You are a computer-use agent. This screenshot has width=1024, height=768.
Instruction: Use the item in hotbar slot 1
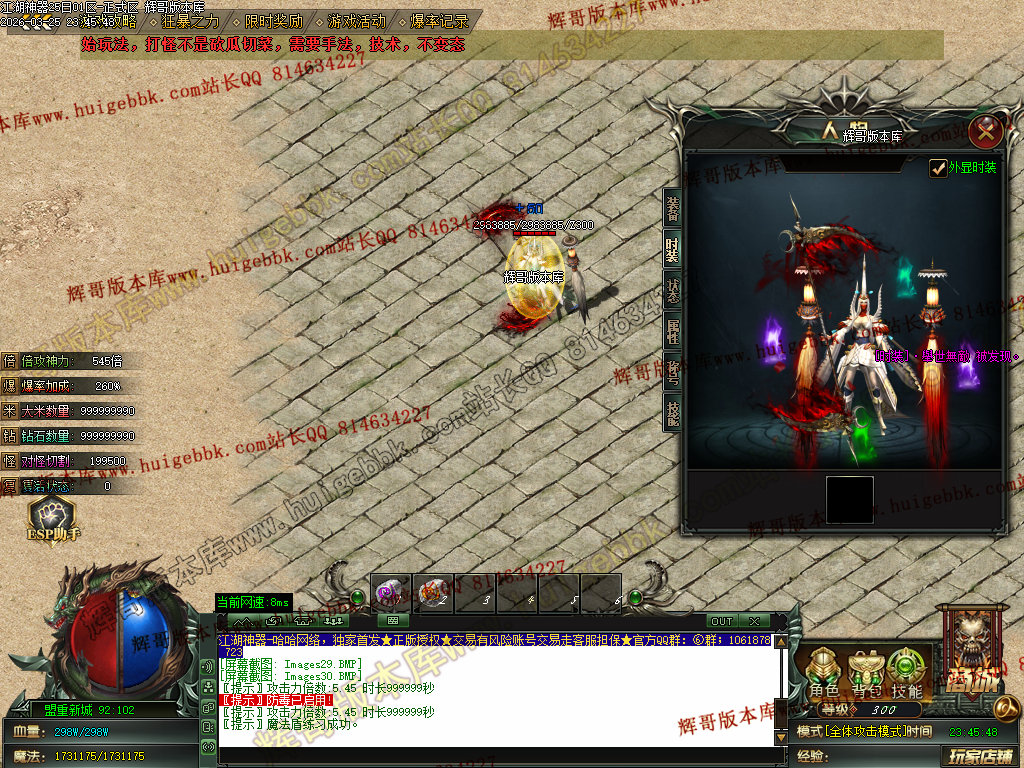click(x=391, y=594)
